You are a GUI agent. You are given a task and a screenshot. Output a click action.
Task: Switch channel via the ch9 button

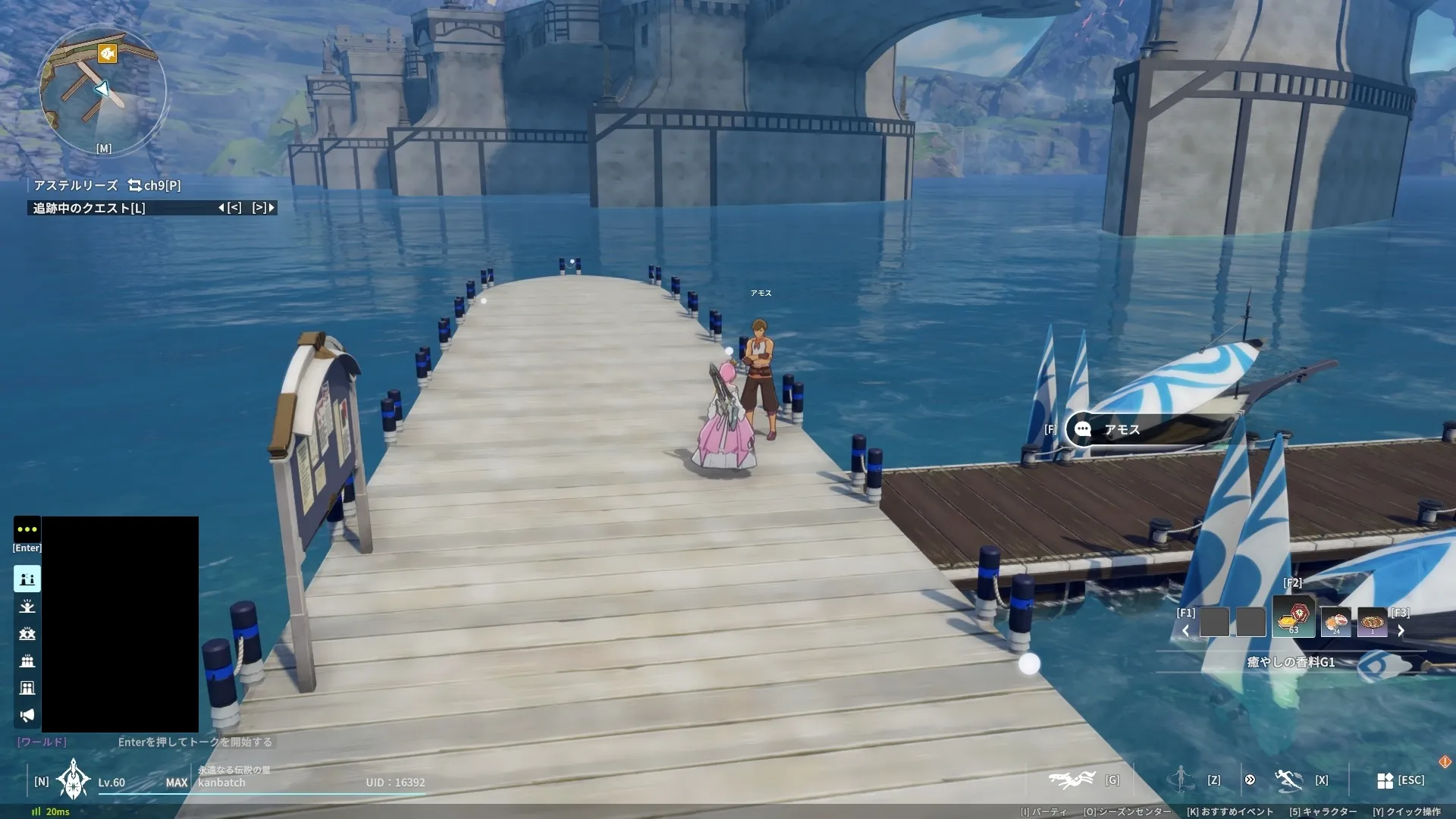pyautogui.click(x=155, y=185)
